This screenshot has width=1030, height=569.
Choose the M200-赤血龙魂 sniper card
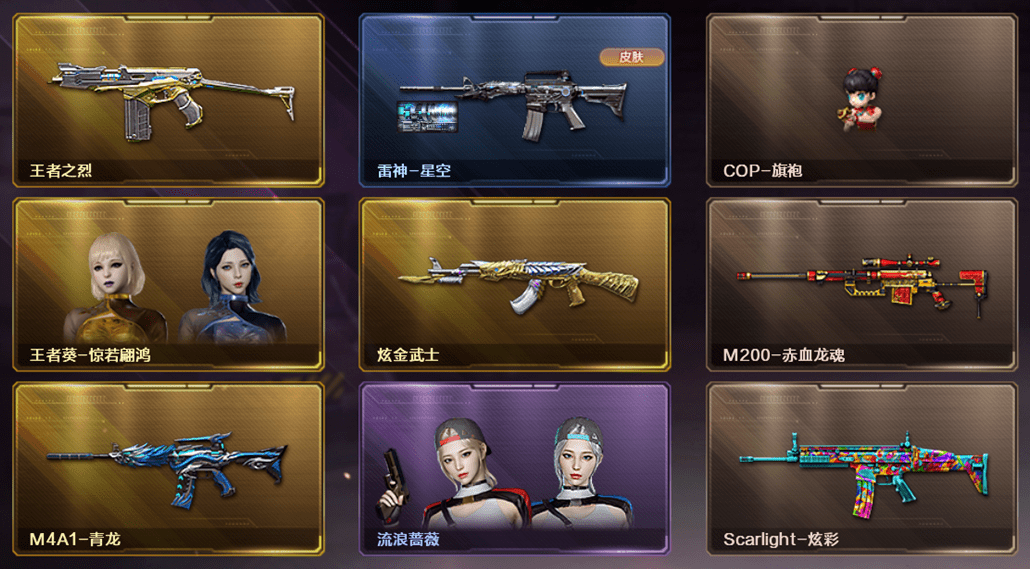[x=862, y=285]
